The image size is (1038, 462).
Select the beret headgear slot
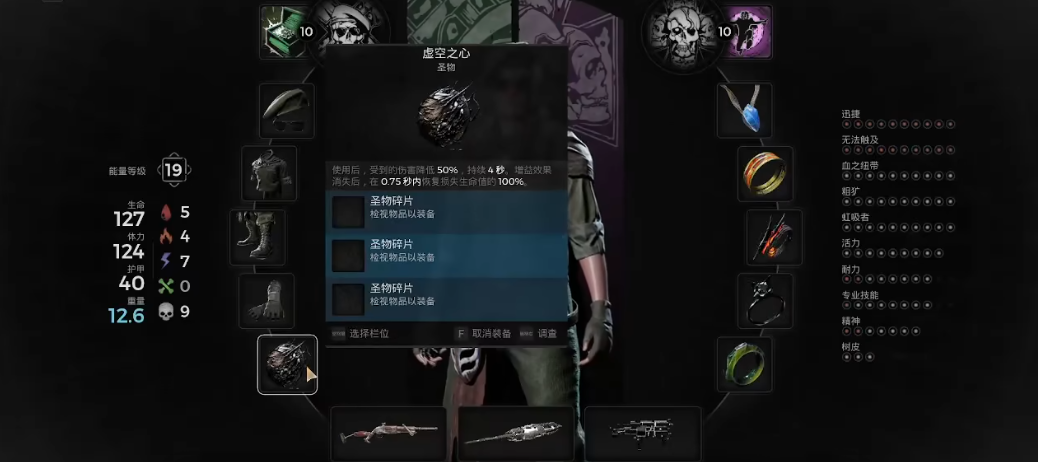click(x=287, y=111)
